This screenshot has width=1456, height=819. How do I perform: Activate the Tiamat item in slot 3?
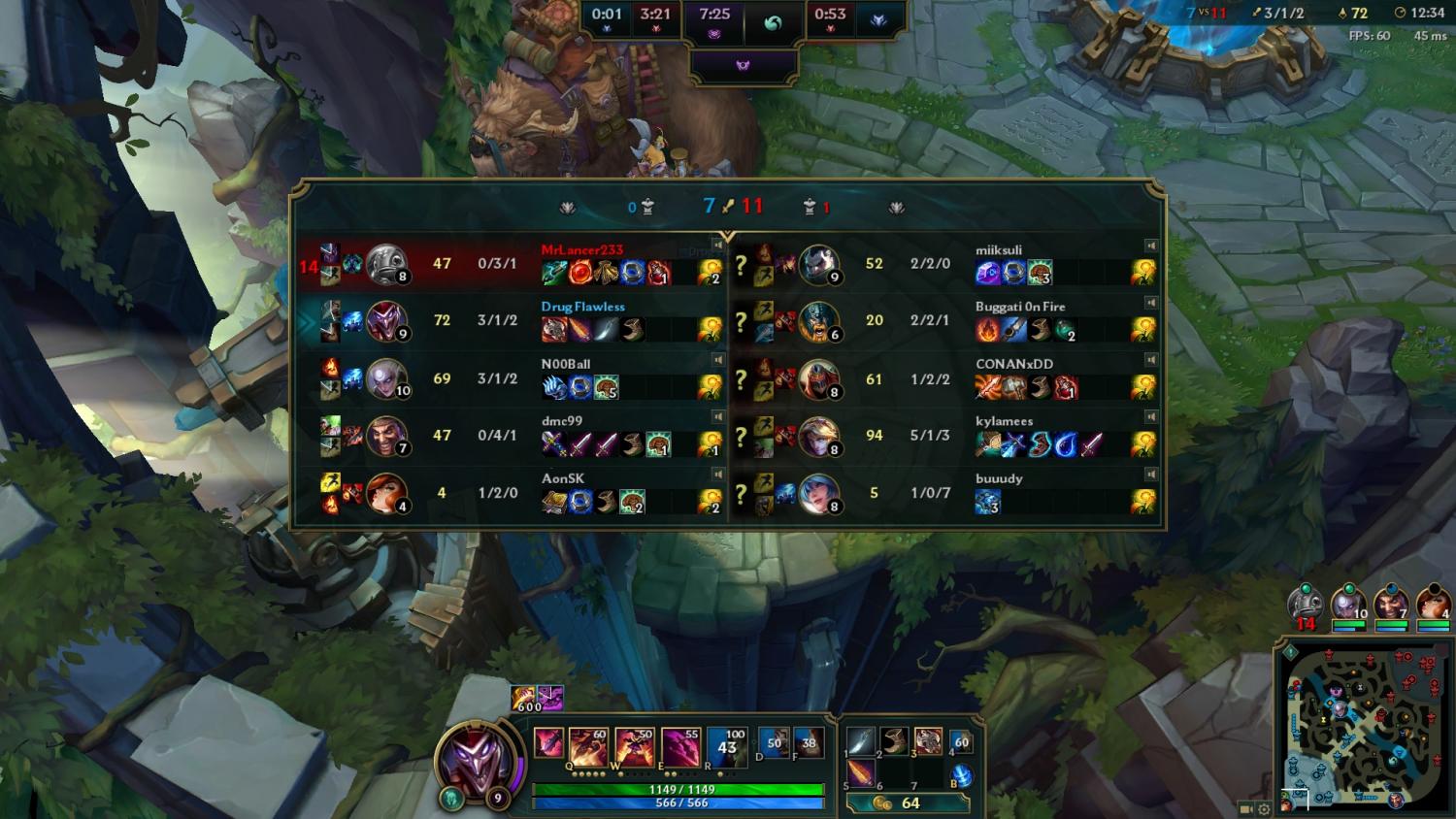click(927, 742)
